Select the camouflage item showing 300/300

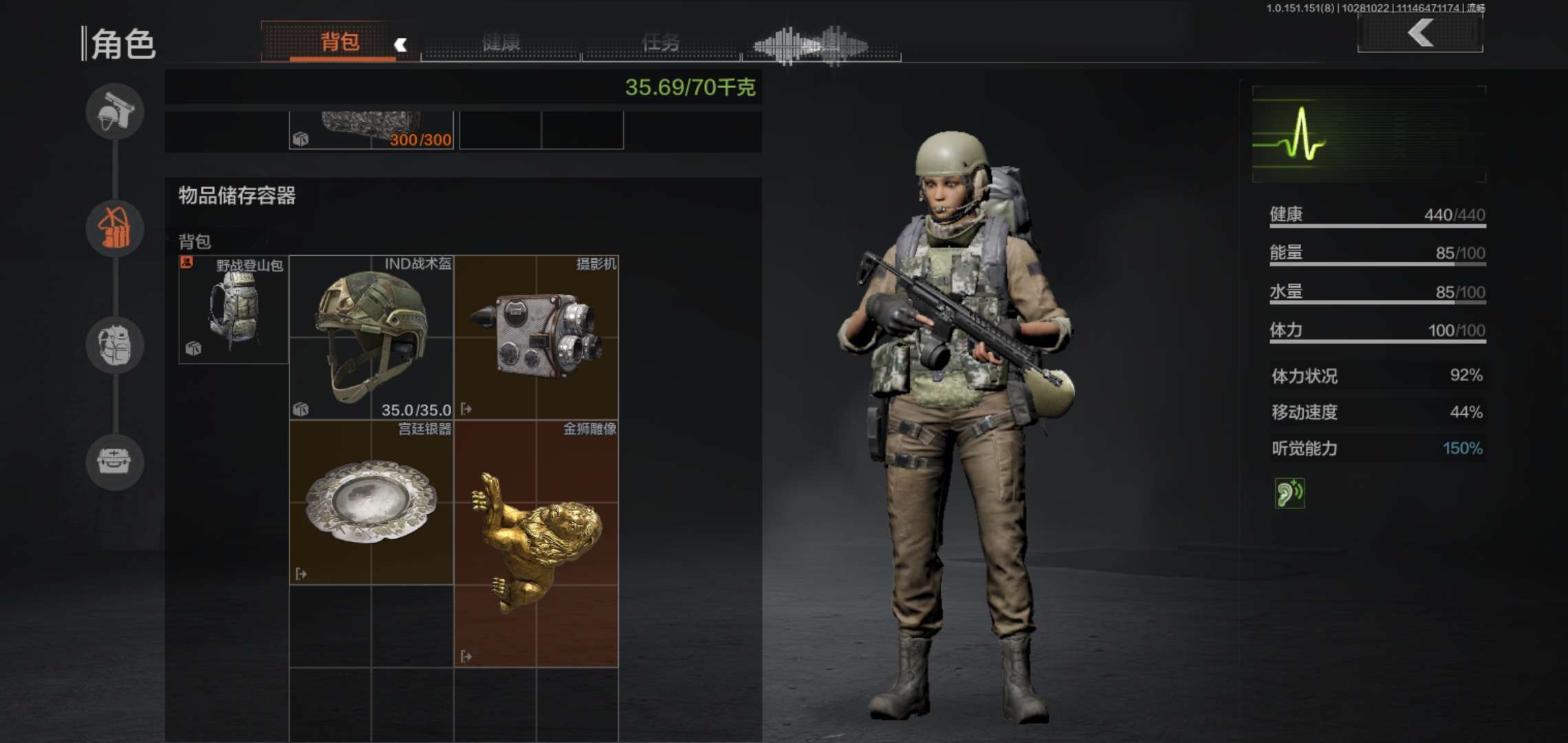point(371,131)
